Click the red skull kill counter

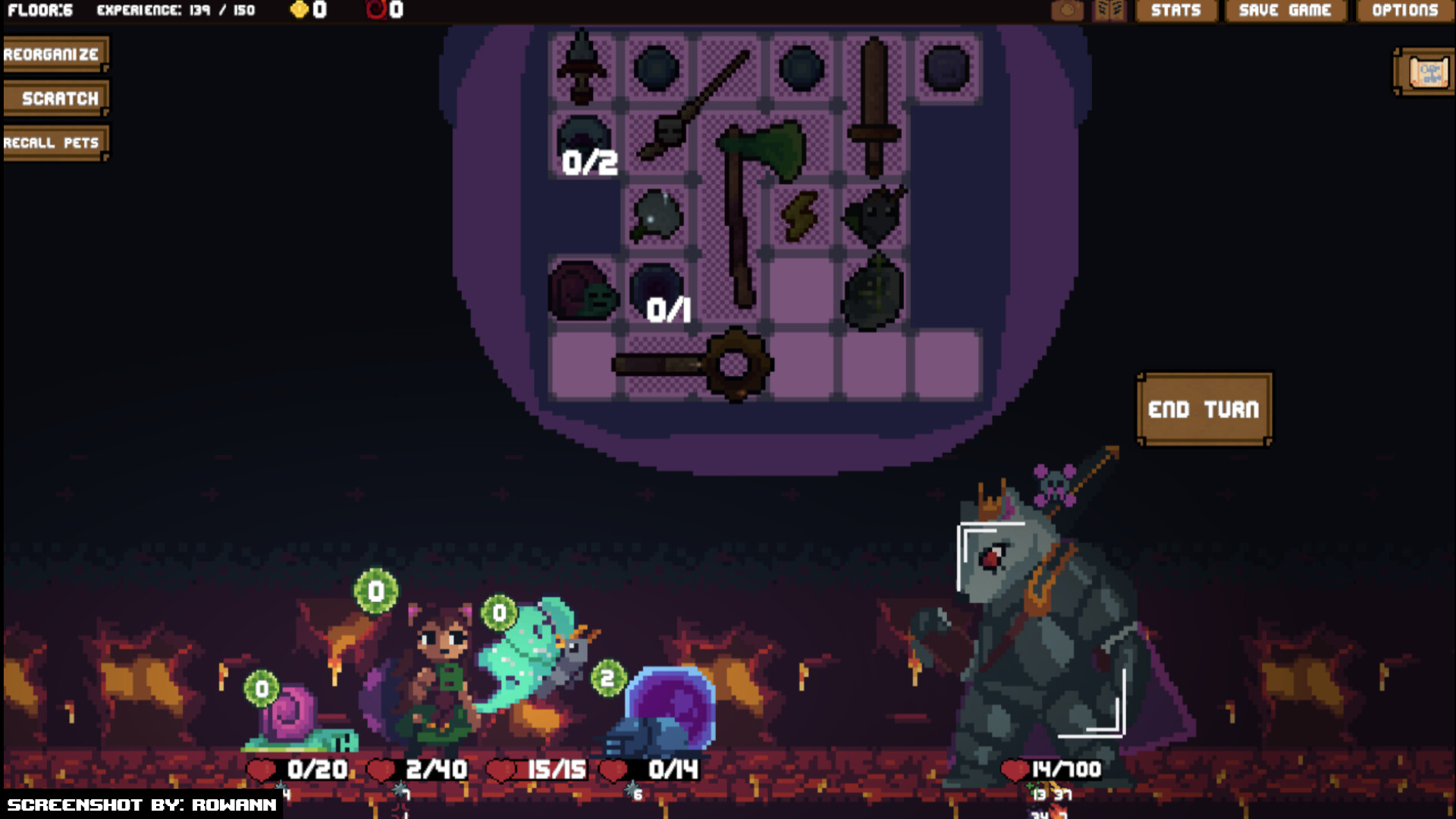click(x=383, y=10)
